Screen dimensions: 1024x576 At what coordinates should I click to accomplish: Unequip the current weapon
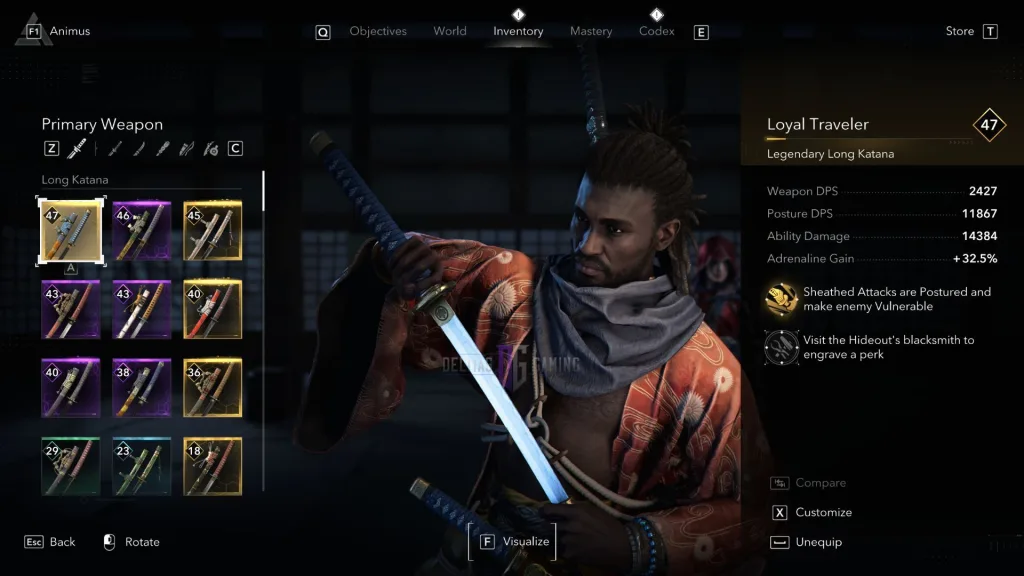click(x=817, y=542)
